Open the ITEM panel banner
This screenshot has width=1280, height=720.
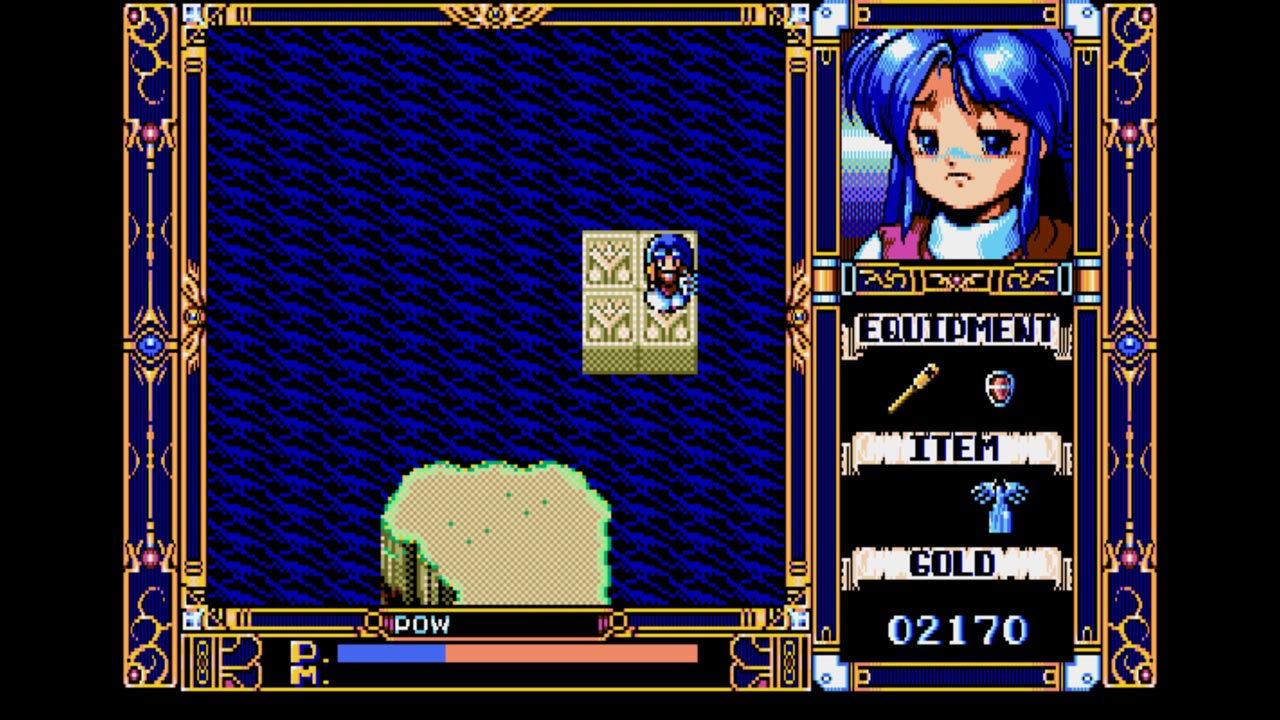pyautogui.click(x=955, y=449)
